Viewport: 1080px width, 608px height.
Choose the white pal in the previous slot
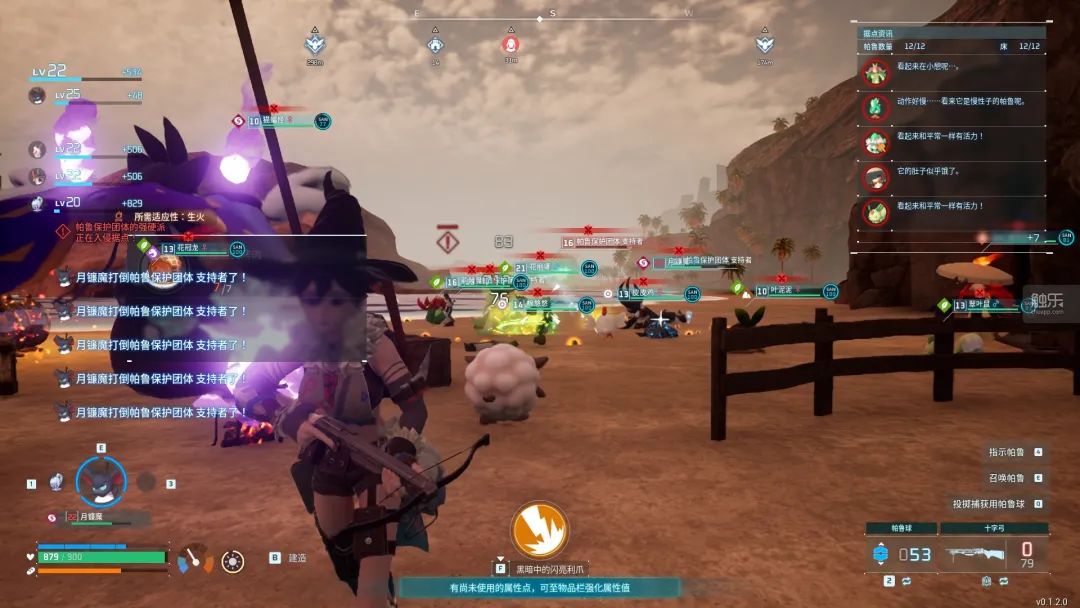(x=57, y=482)
